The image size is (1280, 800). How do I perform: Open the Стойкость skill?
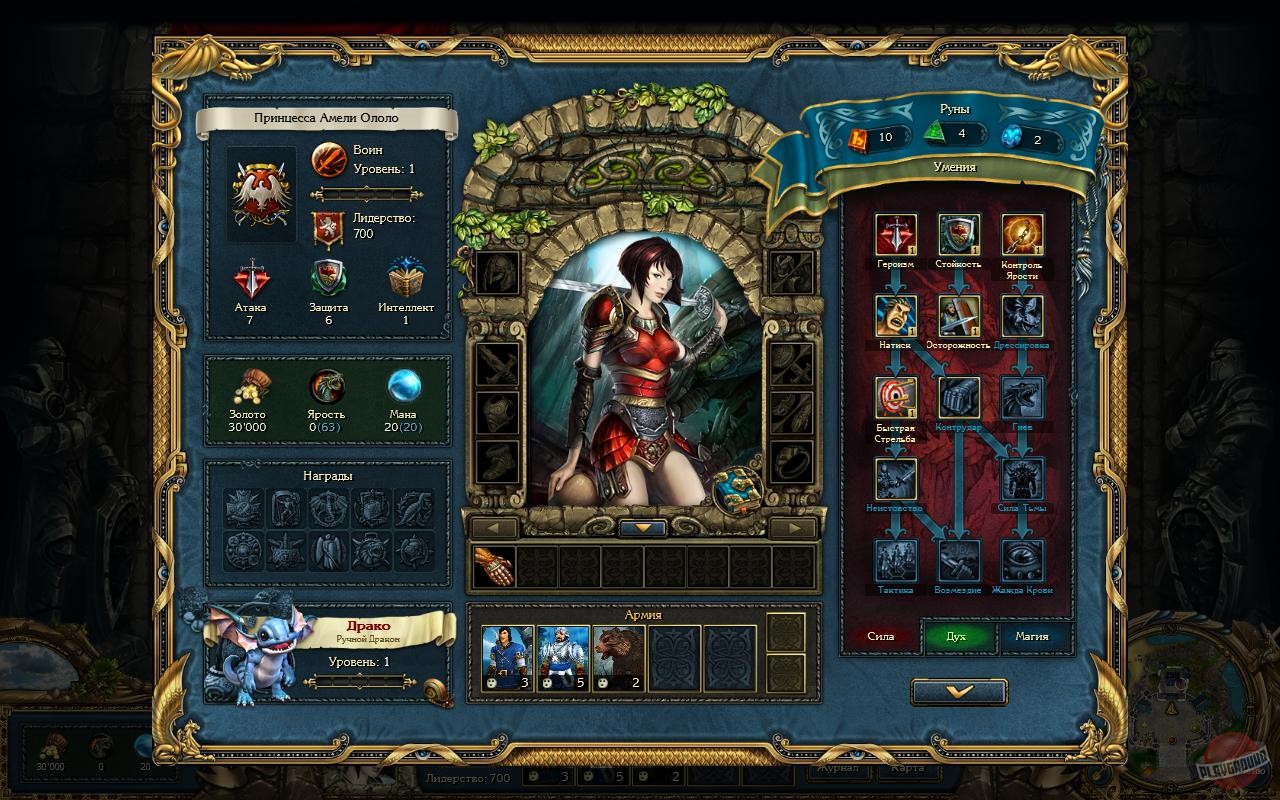959,235
